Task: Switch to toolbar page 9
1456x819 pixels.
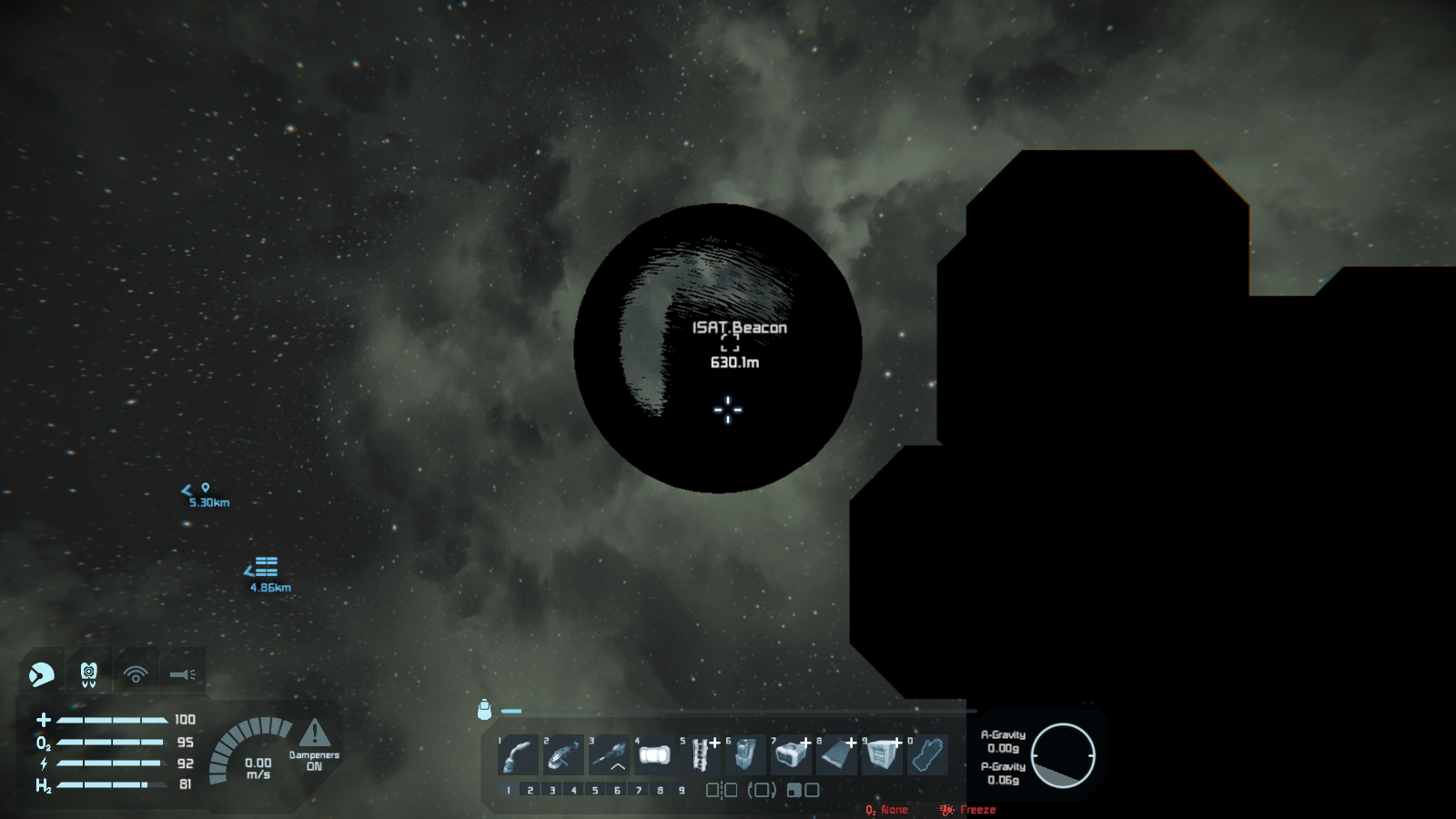Action: pos(682,790)
